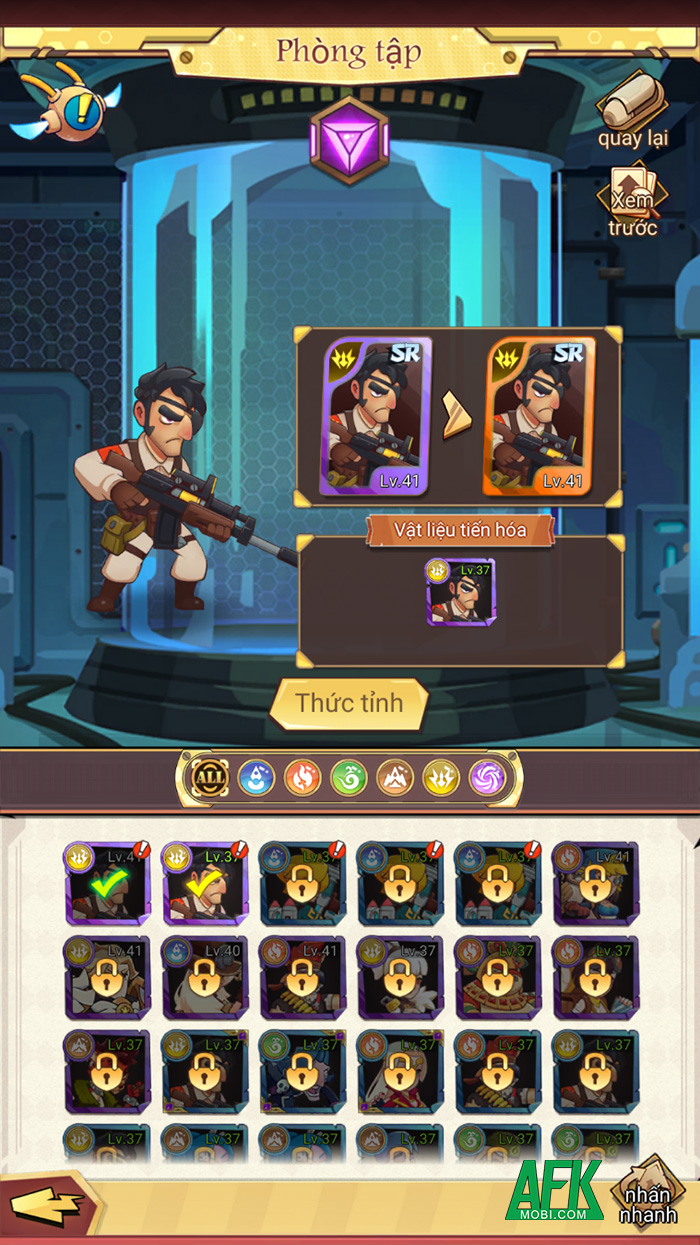Screen dimensions: 700x1245
Task: Filter heroes by the yellow trident element
Action: (x=441, y=777)
